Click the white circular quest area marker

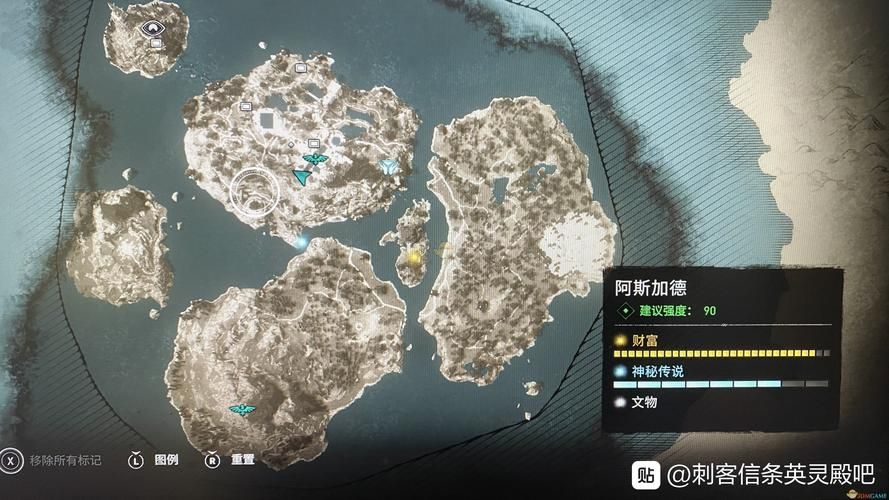(254, 192)
